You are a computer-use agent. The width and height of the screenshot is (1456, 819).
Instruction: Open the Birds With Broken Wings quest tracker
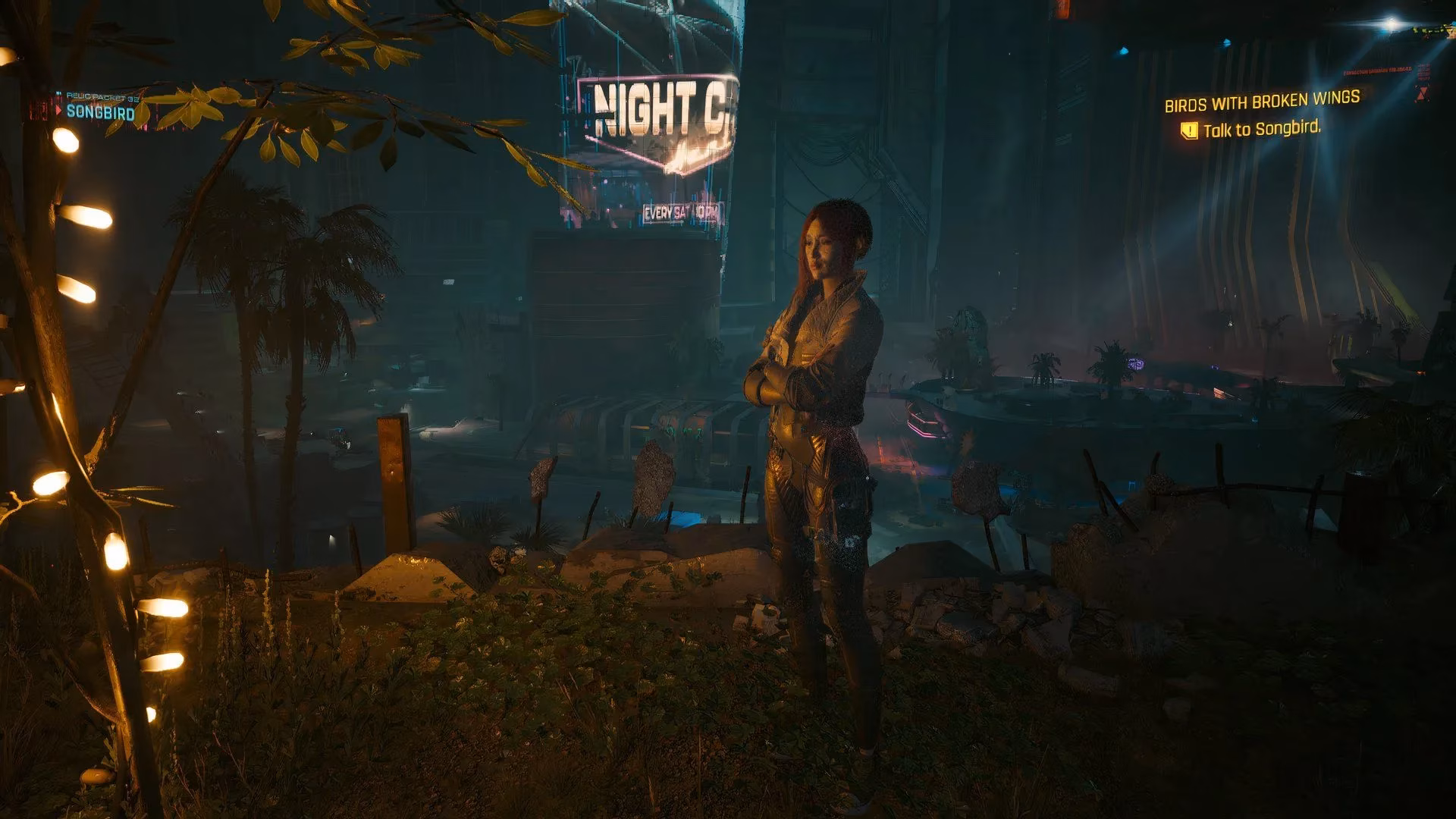pos(1262,101)
